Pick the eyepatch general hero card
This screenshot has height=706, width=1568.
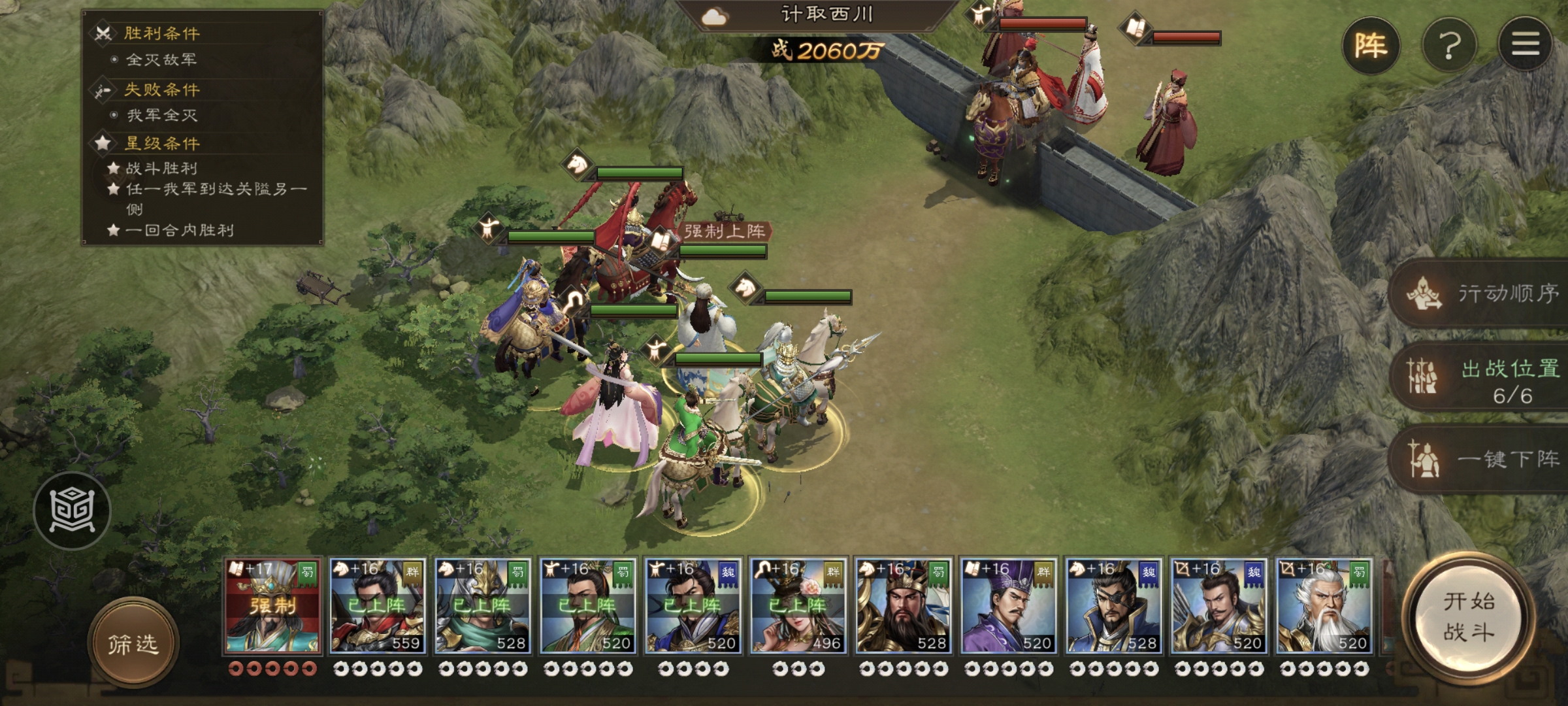[x=1114, y=606]
